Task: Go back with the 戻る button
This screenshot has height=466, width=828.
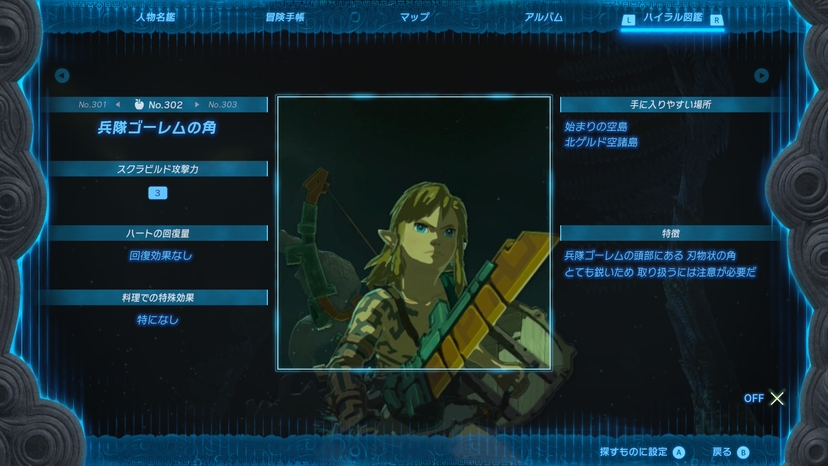Action: (730, 452)
